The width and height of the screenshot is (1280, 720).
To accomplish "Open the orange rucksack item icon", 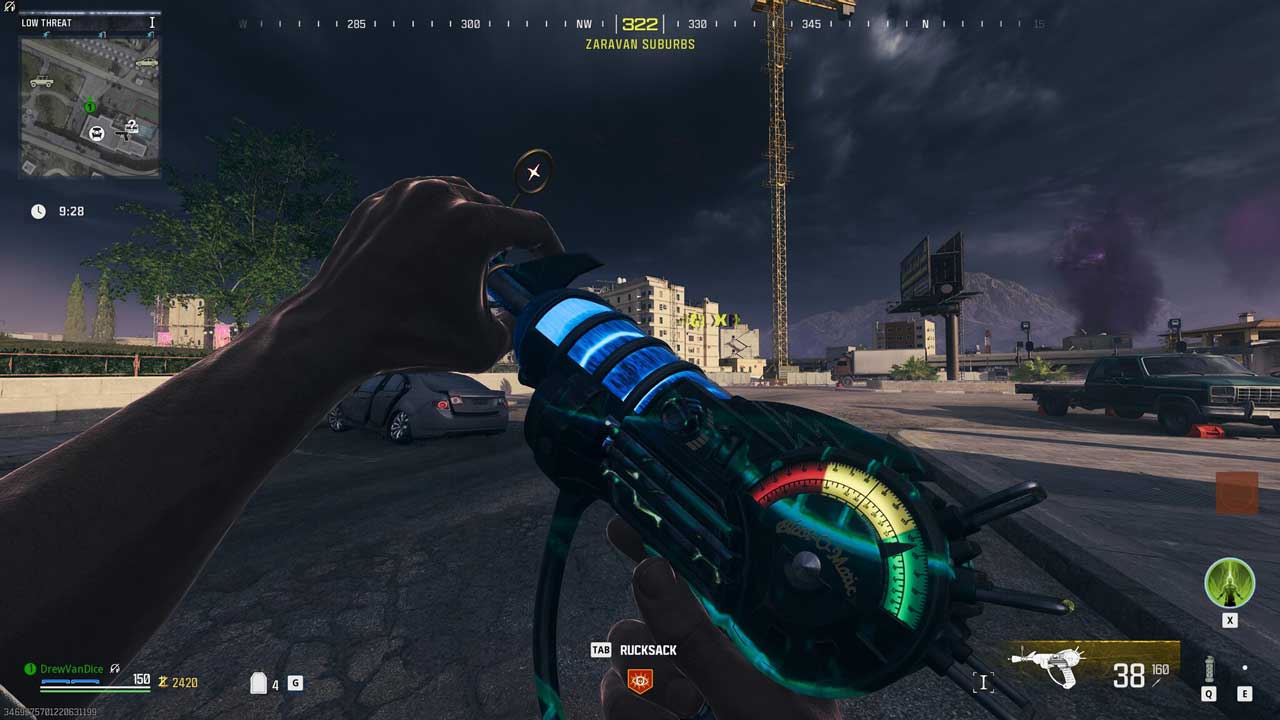I will click(x=640, y=681).
